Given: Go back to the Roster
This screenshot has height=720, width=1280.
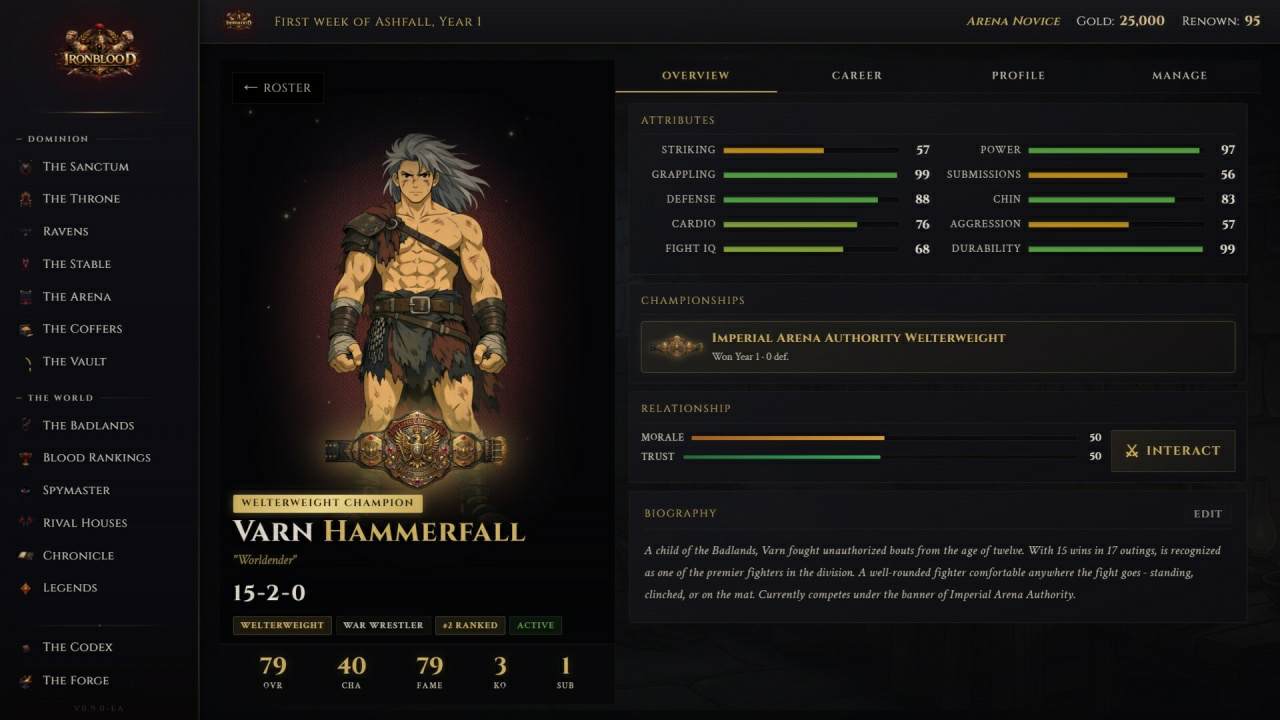Looking at the screenshot, I should [277, 88].
